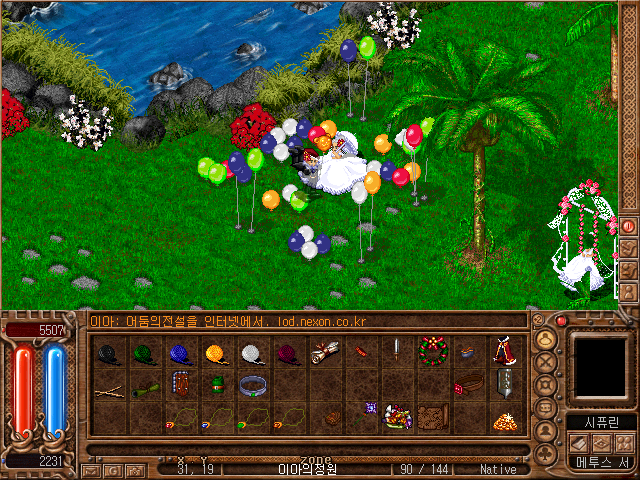Viewport: 640px width, 480px height.
Task: Select the grey armored gauntlet item
Action: pyautogui.click(x=504, y=384)
